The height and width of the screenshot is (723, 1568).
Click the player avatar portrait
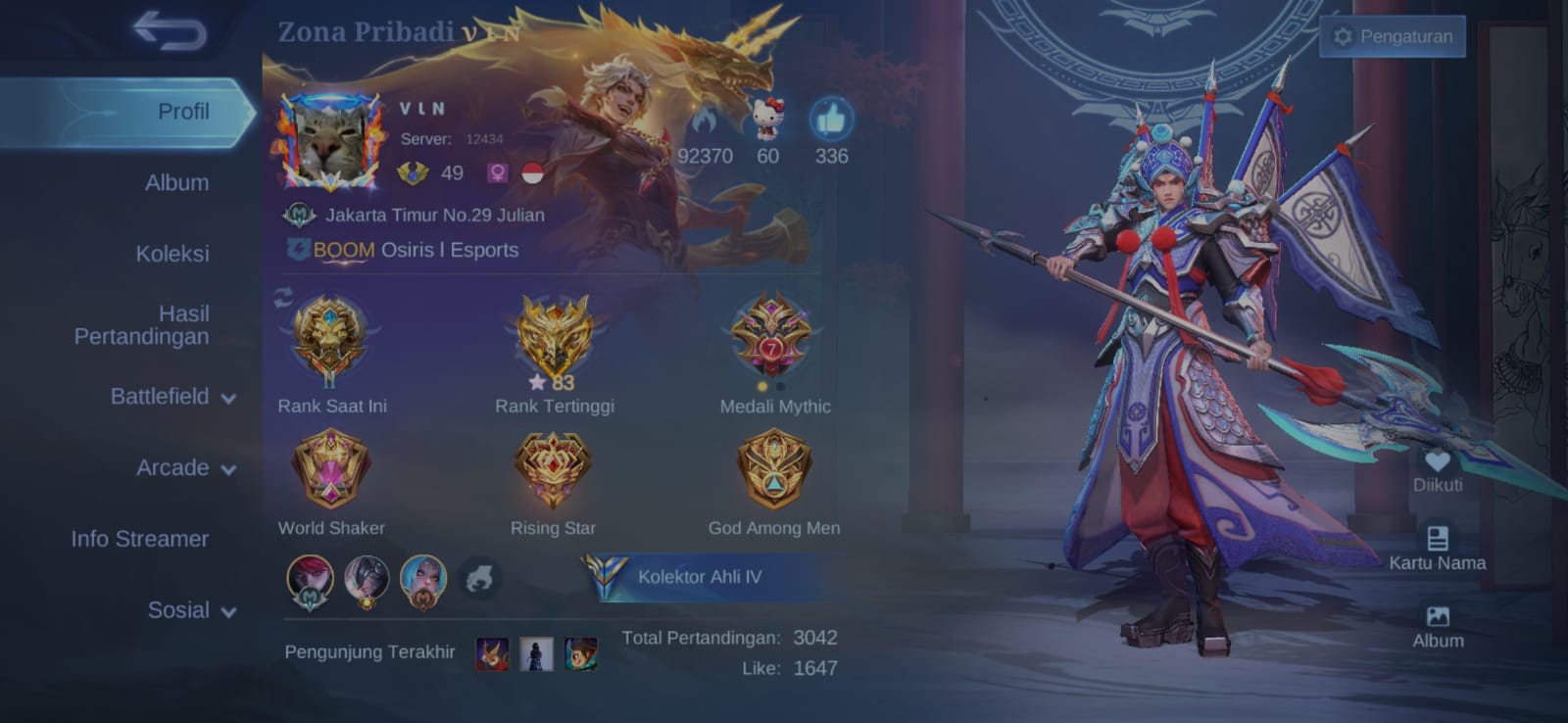point(330,143)
